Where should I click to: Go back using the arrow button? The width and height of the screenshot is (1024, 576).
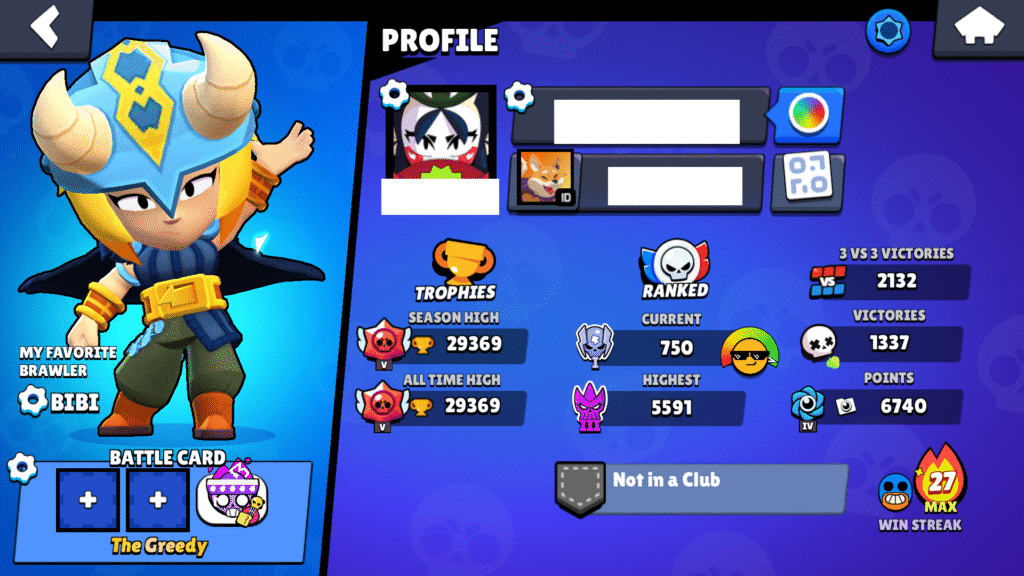click(x=46, y=27)
